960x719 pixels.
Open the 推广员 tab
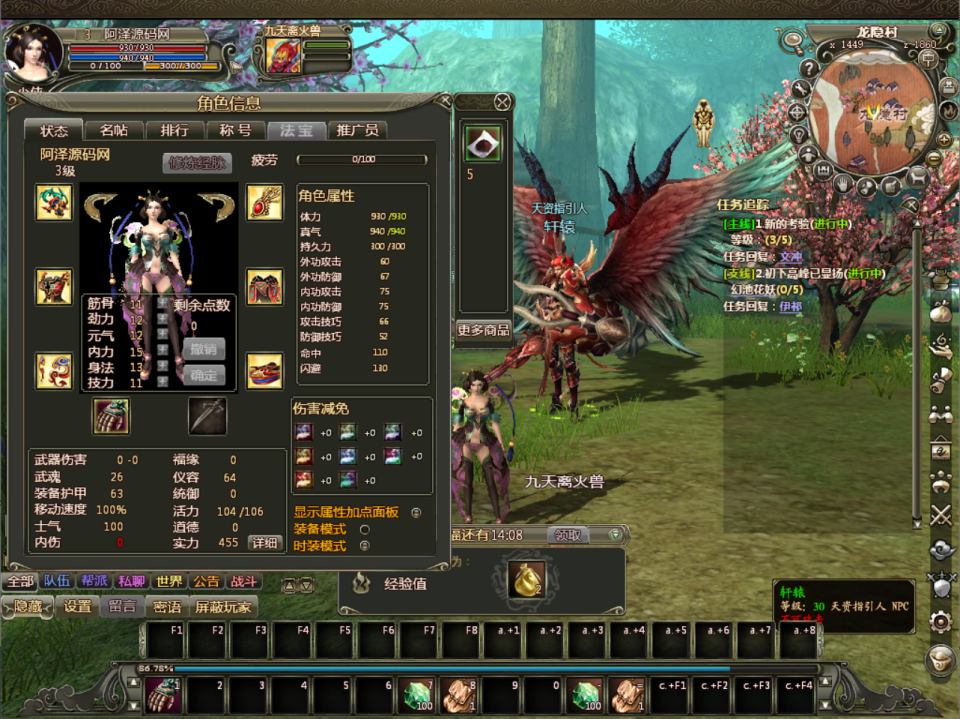click(x=357, y=131)
